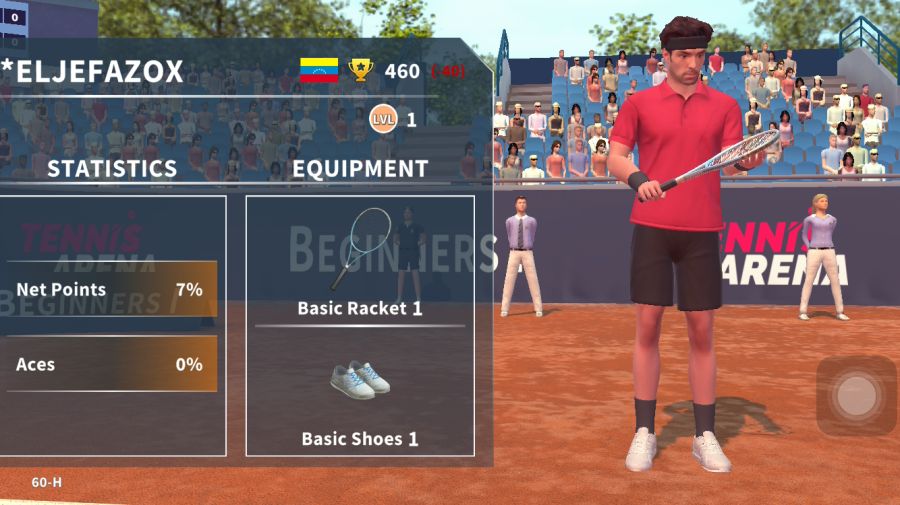Select the Basic Racket 1 equipment slot

(360, 262)
